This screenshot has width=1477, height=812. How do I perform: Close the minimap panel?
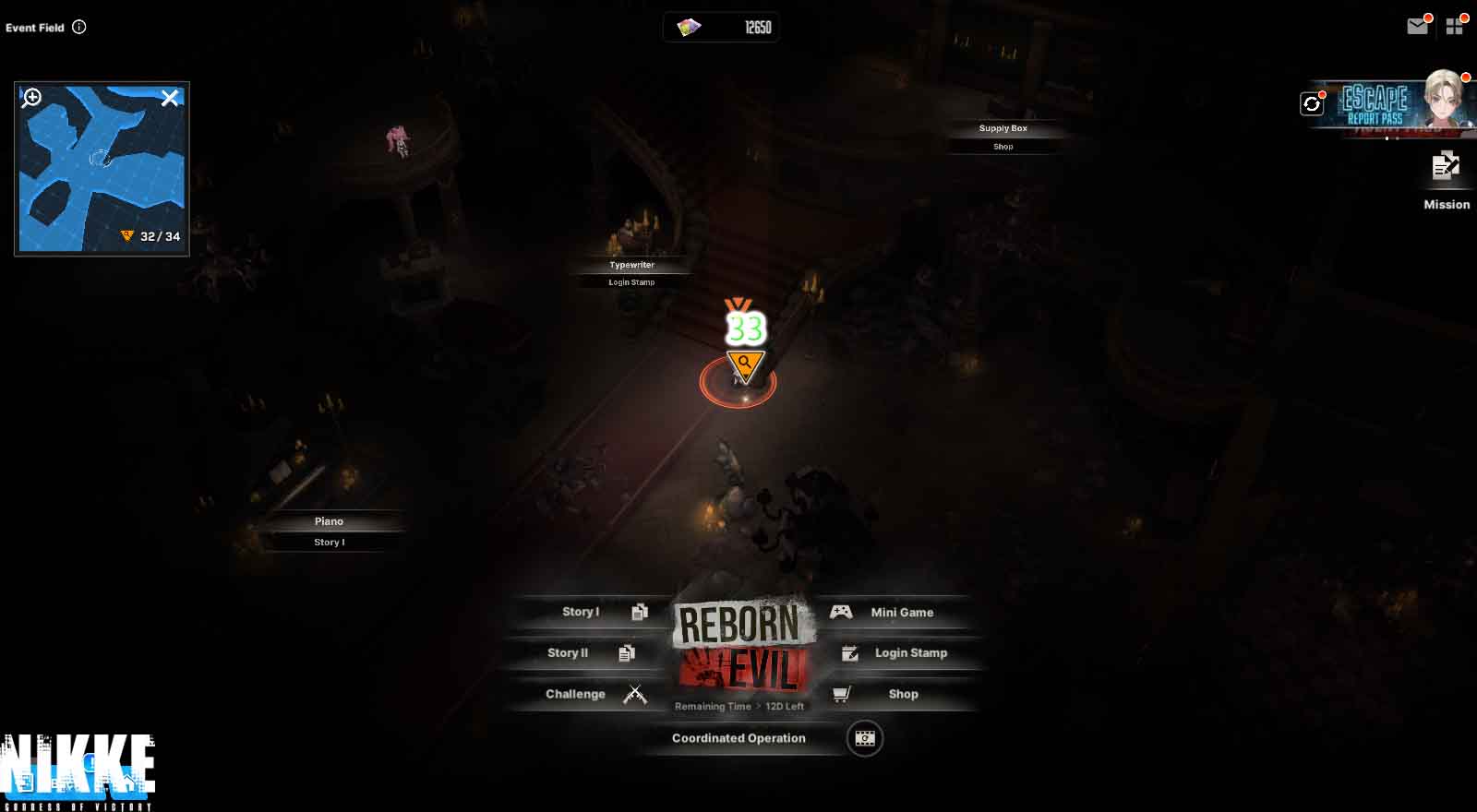pyautogui.click(x=170, y=98)
